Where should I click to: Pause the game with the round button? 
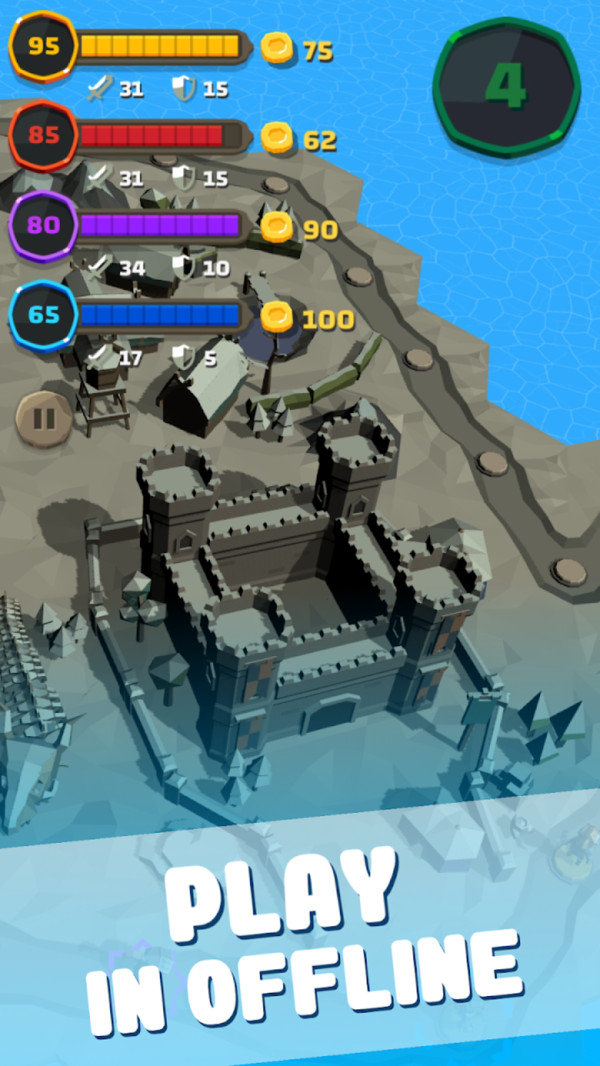tap(44, 417)
